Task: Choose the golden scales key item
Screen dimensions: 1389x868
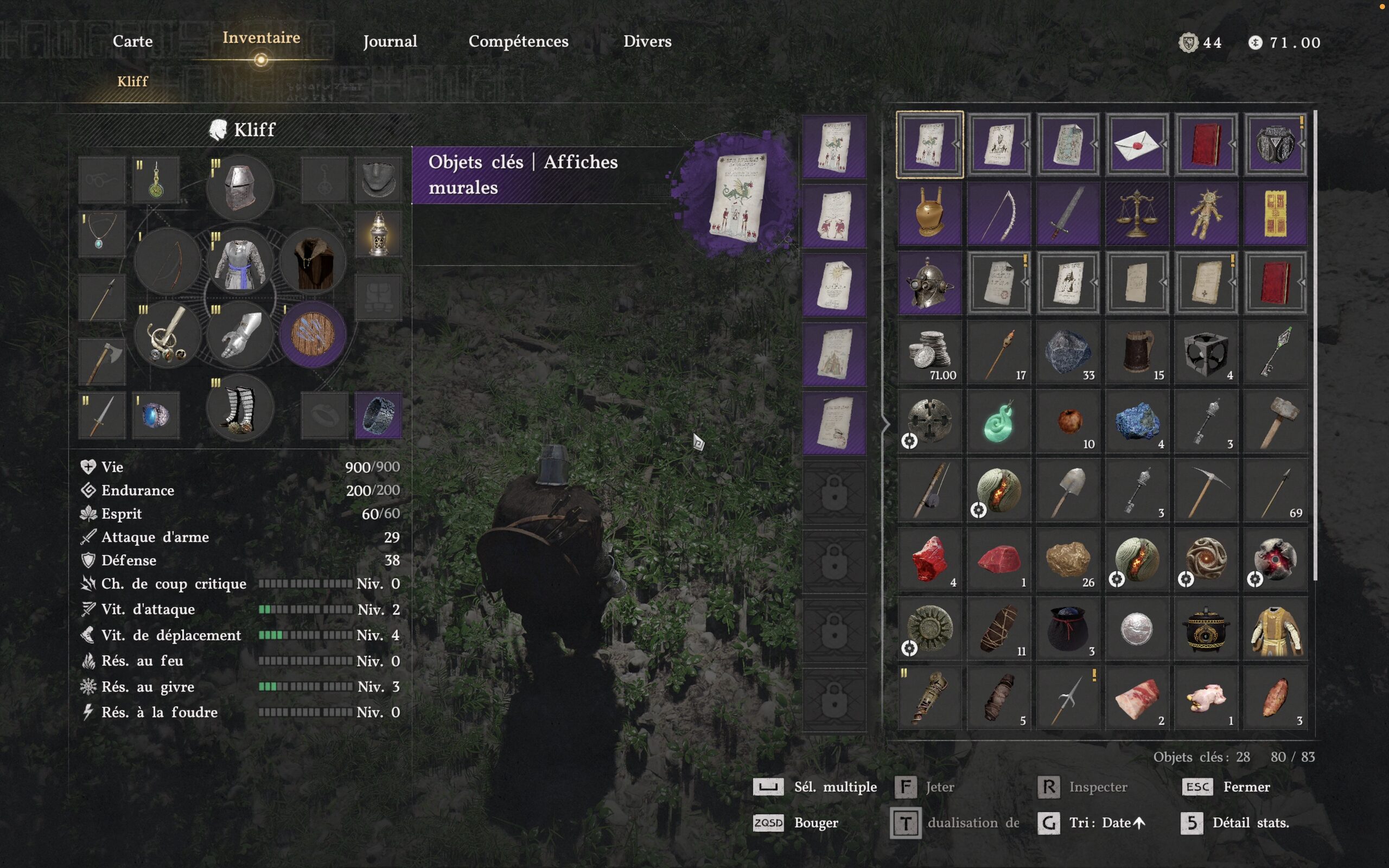Action: click(1137, 214)
